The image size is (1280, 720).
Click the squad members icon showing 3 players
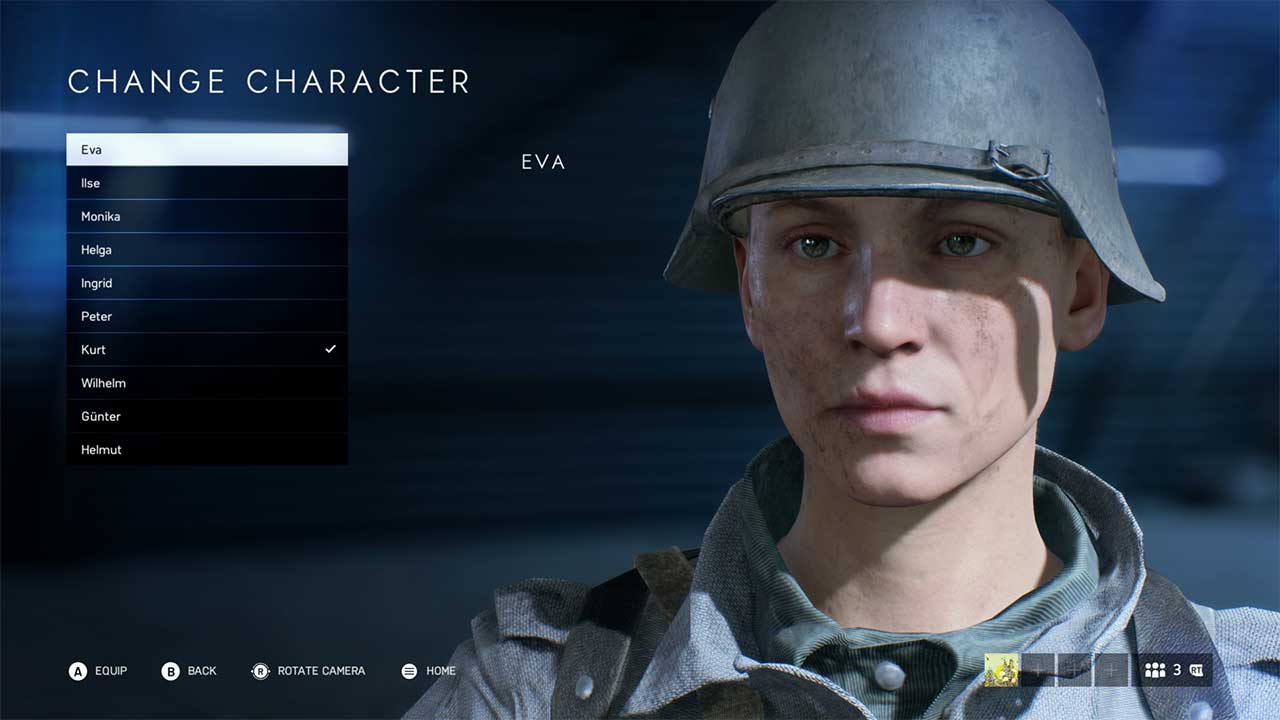point(1156,670)
